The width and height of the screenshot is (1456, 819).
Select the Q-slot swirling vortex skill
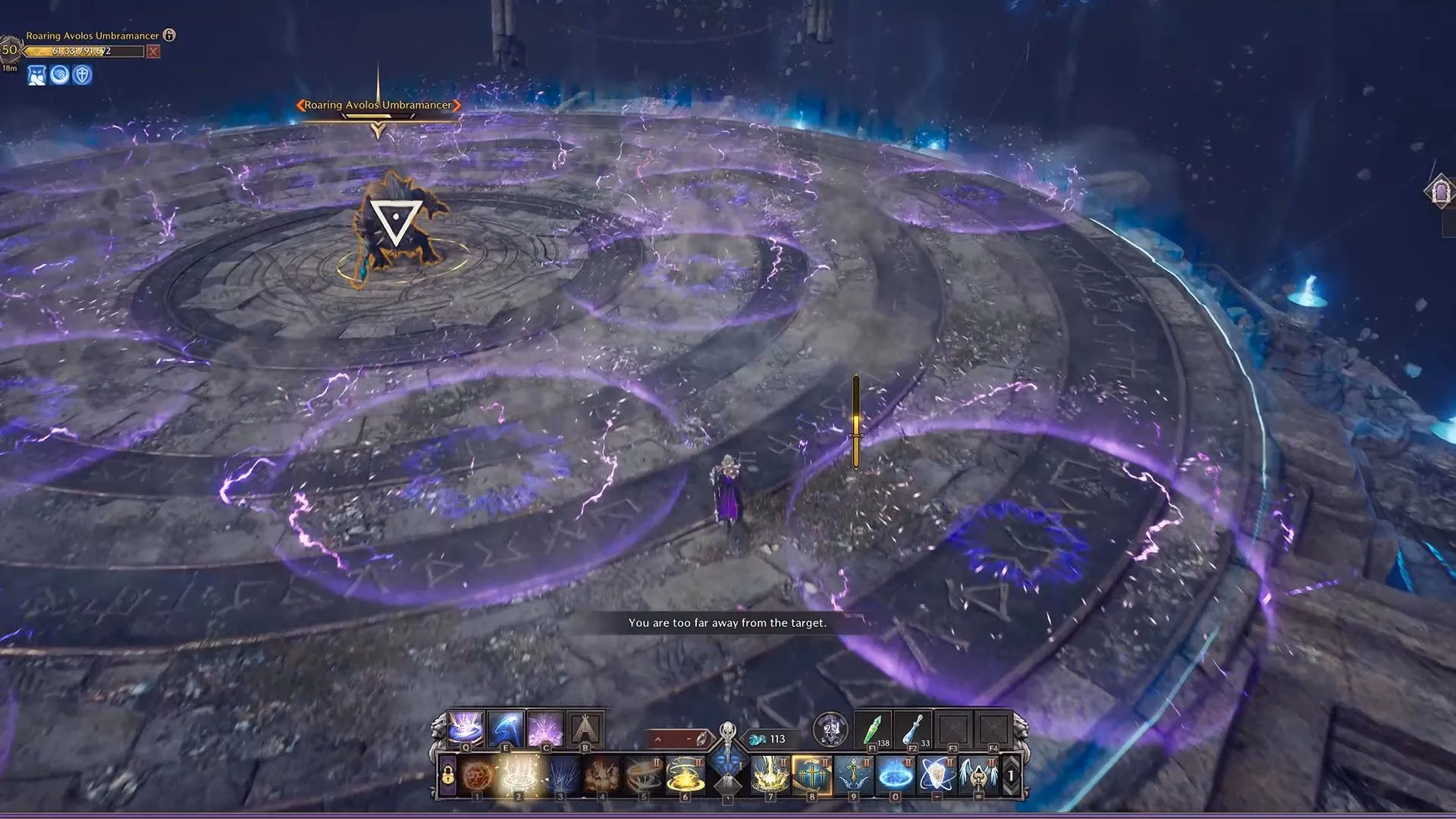coord(466,727)
